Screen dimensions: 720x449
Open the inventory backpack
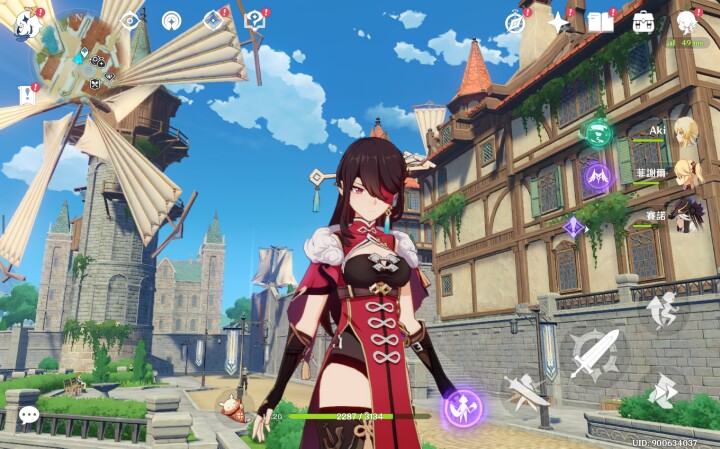point(644,22)
